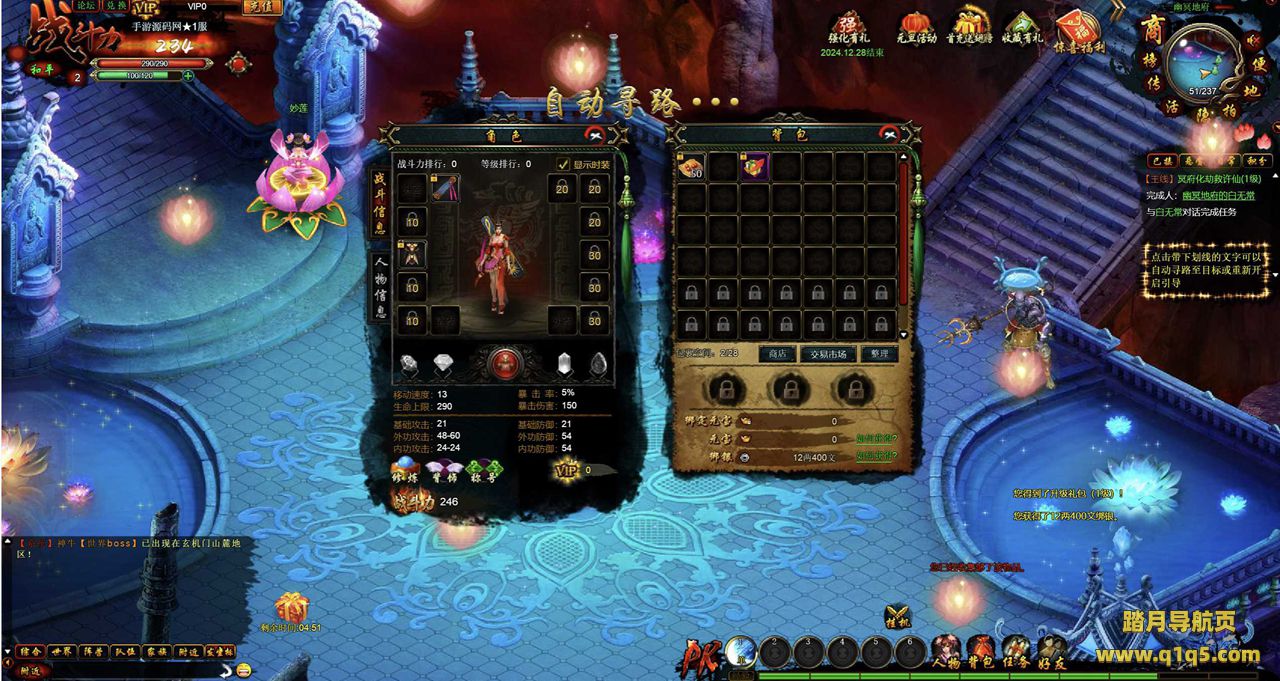Select the gift box item in backpack

point(754,167)
